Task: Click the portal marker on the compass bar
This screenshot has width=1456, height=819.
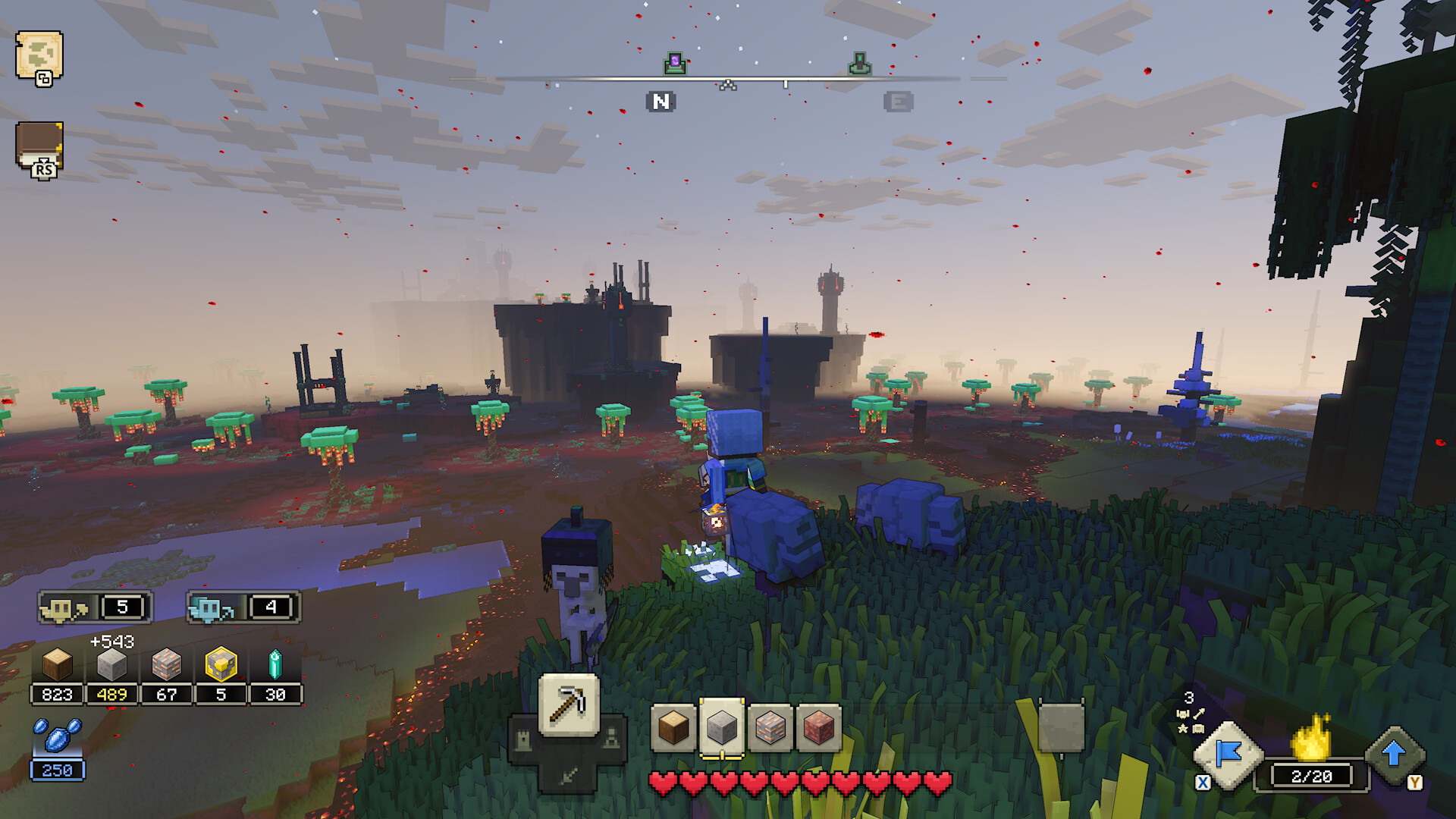Action: click(x=675, y=62)
